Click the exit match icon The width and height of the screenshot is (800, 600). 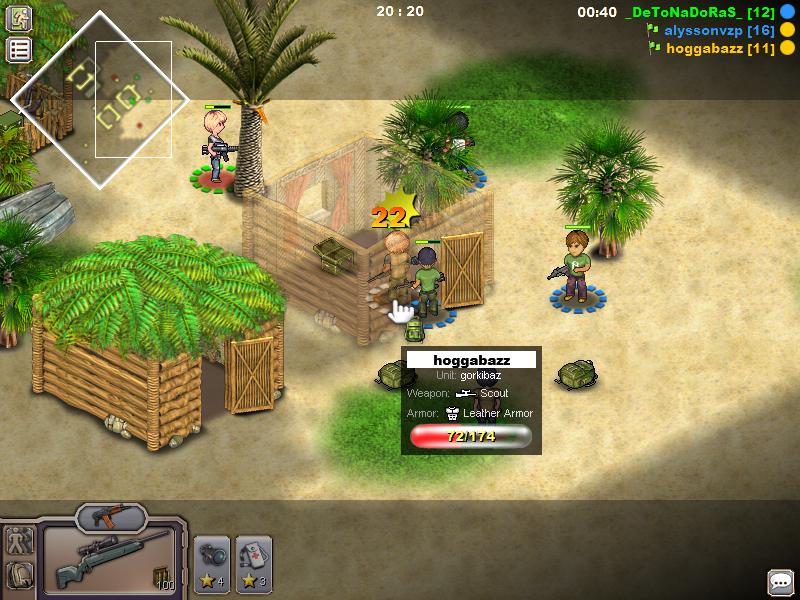(x=19, y=18)
